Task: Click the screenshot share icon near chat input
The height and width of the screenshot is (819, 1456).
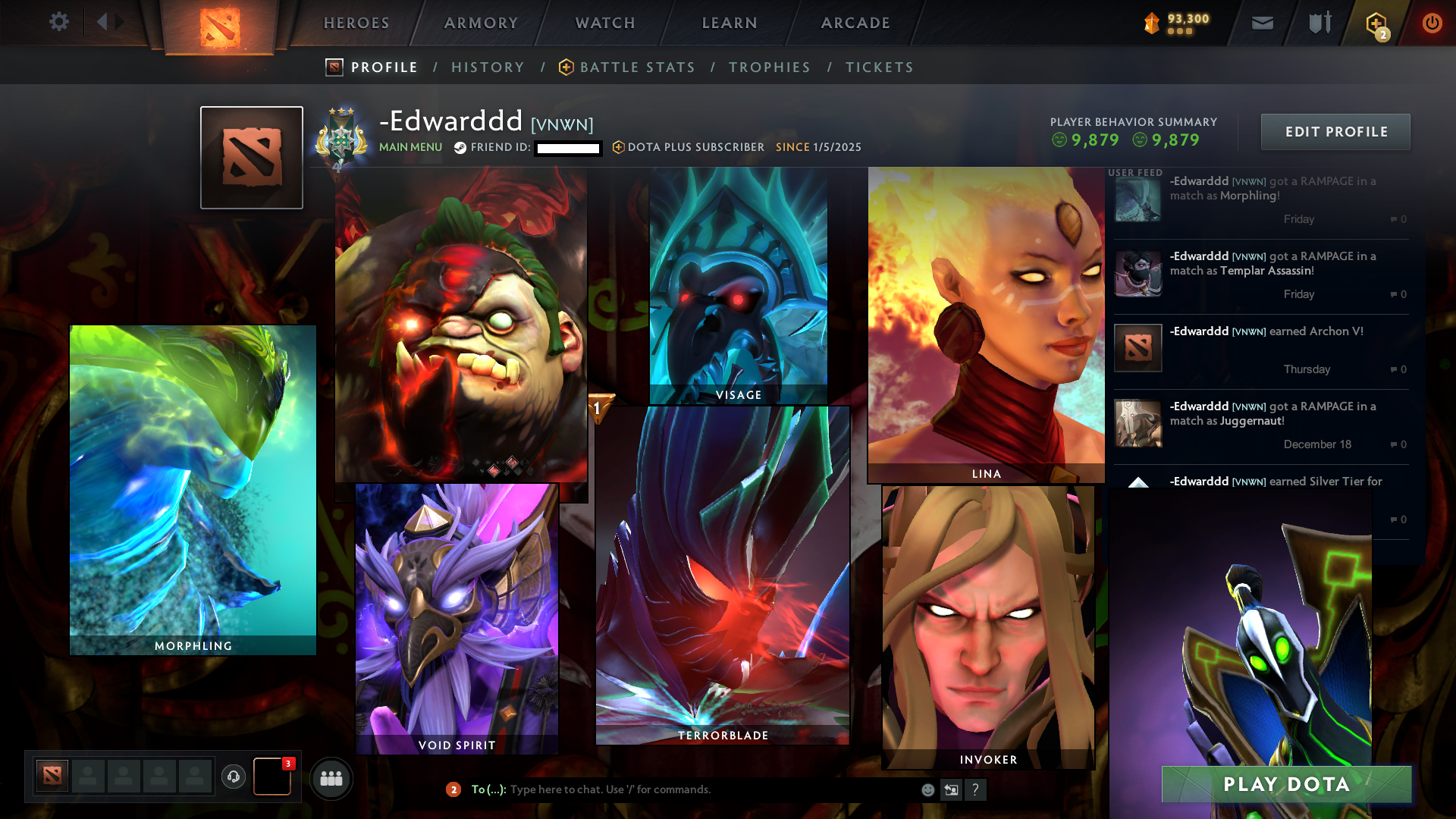Action: [951, 789]
